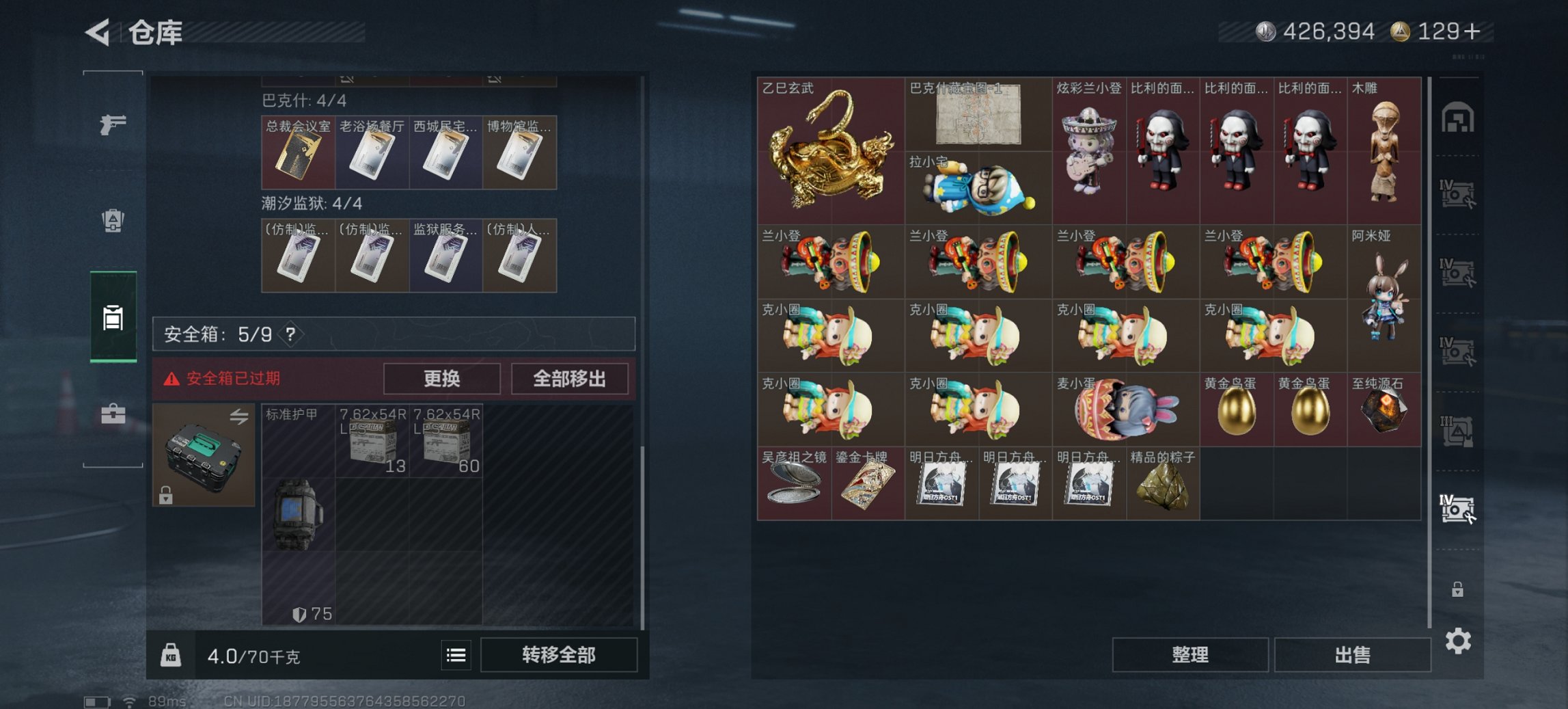Image resolution: width=1568 pixels, height=709 pixels.
Task: Open the tactical rig icon in left sidebar
Action: pos(111,222)
